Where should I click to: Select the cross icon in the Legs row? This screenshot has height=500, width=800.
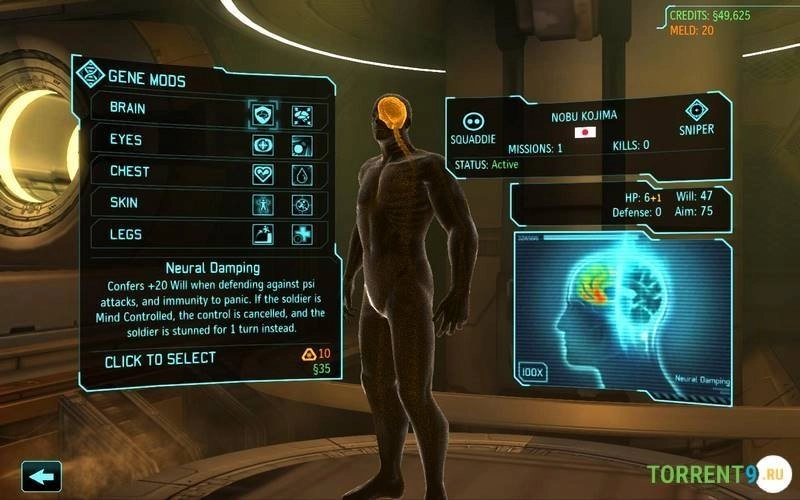pyautogui.click(x=302, y=235)
